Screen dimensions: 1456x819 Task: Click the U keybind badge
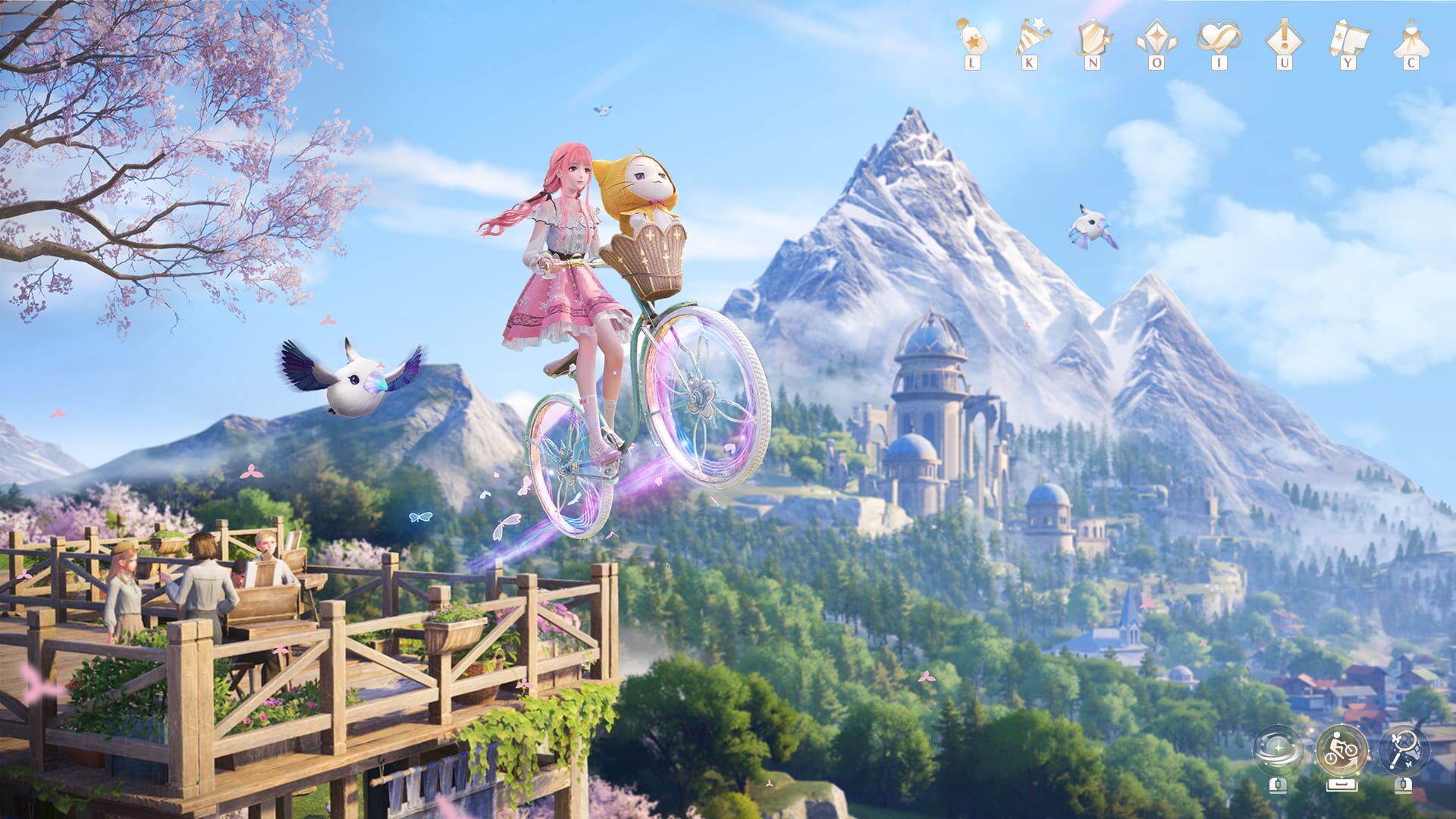click(1282, 62)
